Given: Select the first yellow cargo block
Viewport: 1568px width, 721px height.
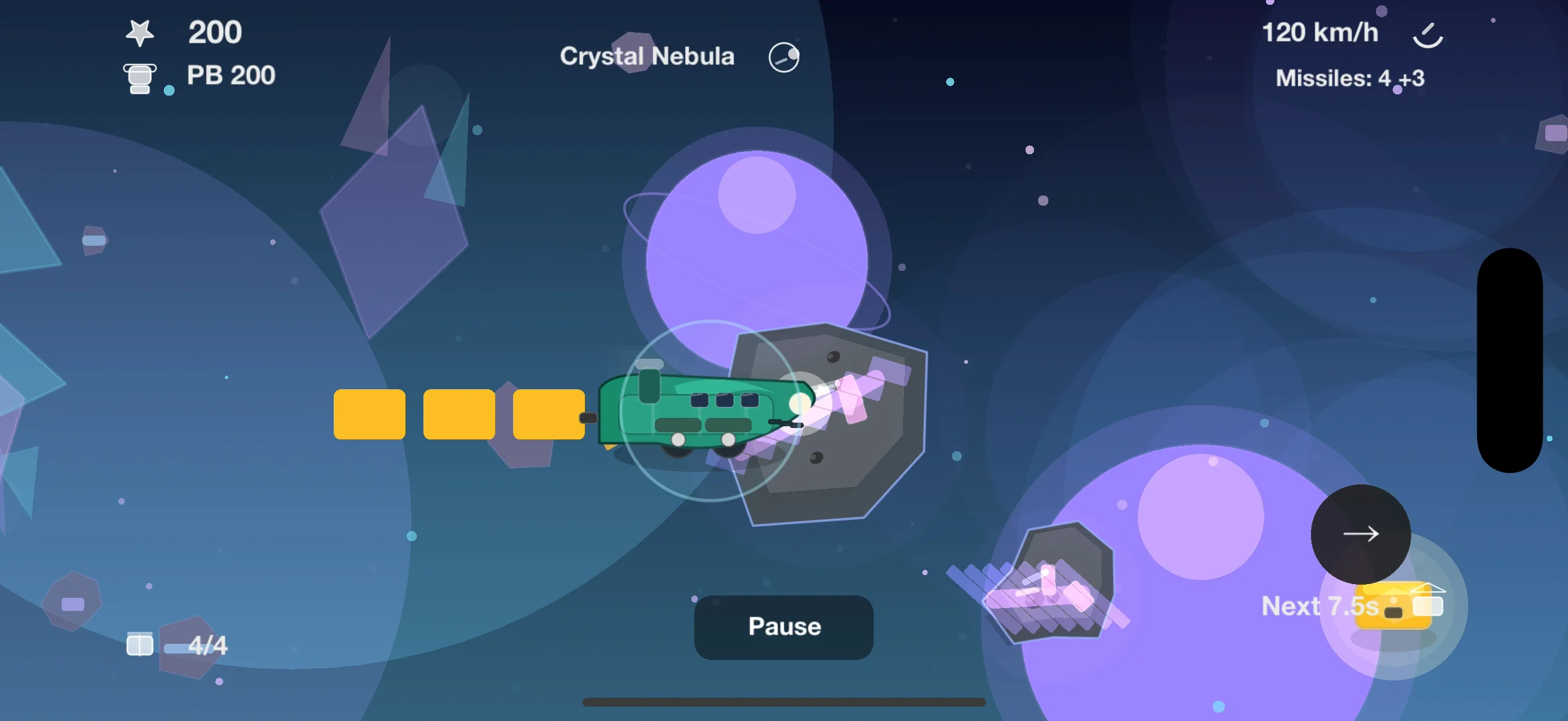Looking at the screenshot, I should click(370, 416).
